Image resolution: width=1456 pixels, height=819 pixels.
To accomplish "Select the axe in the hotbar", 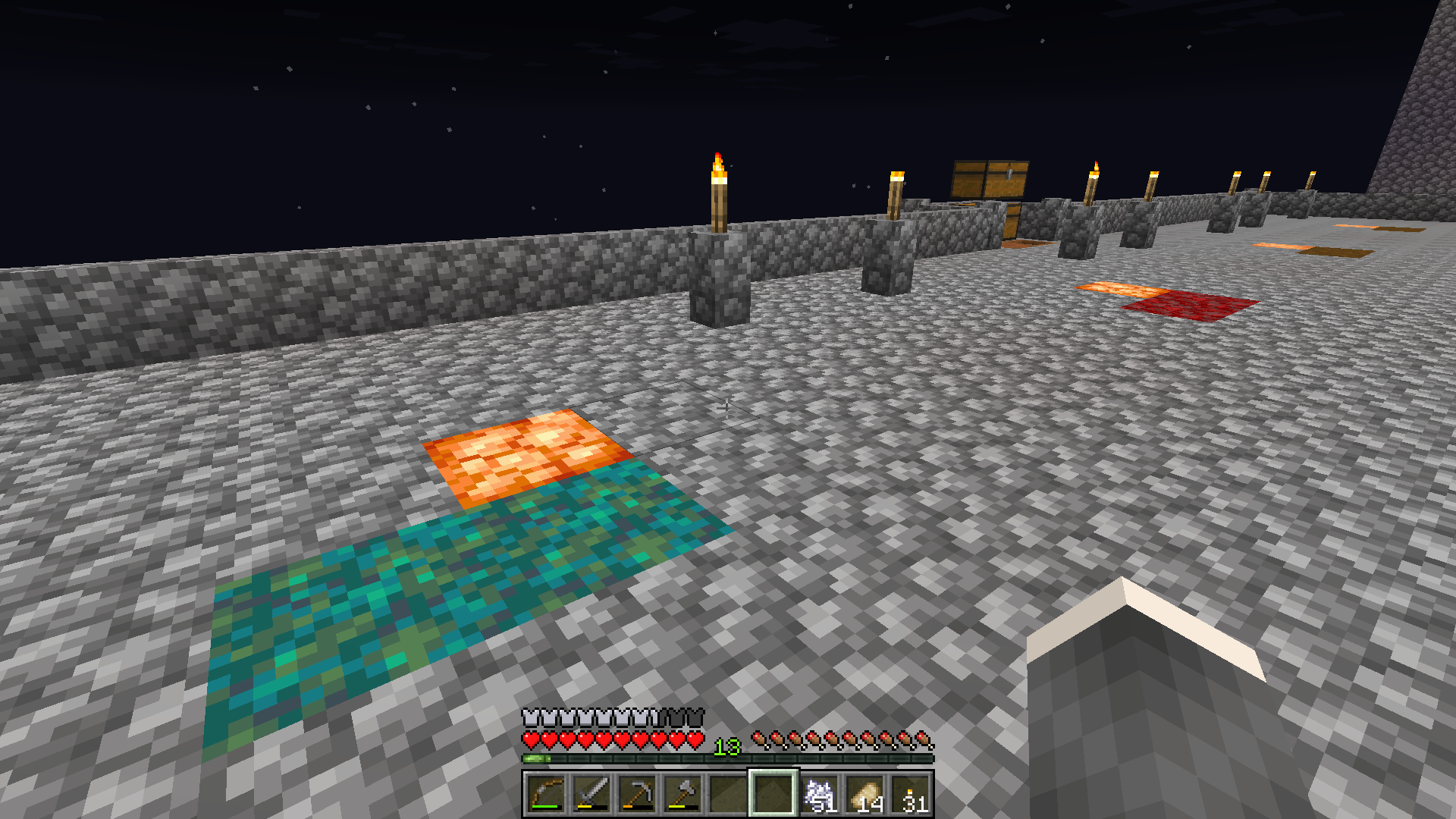I will click(682, 794).
